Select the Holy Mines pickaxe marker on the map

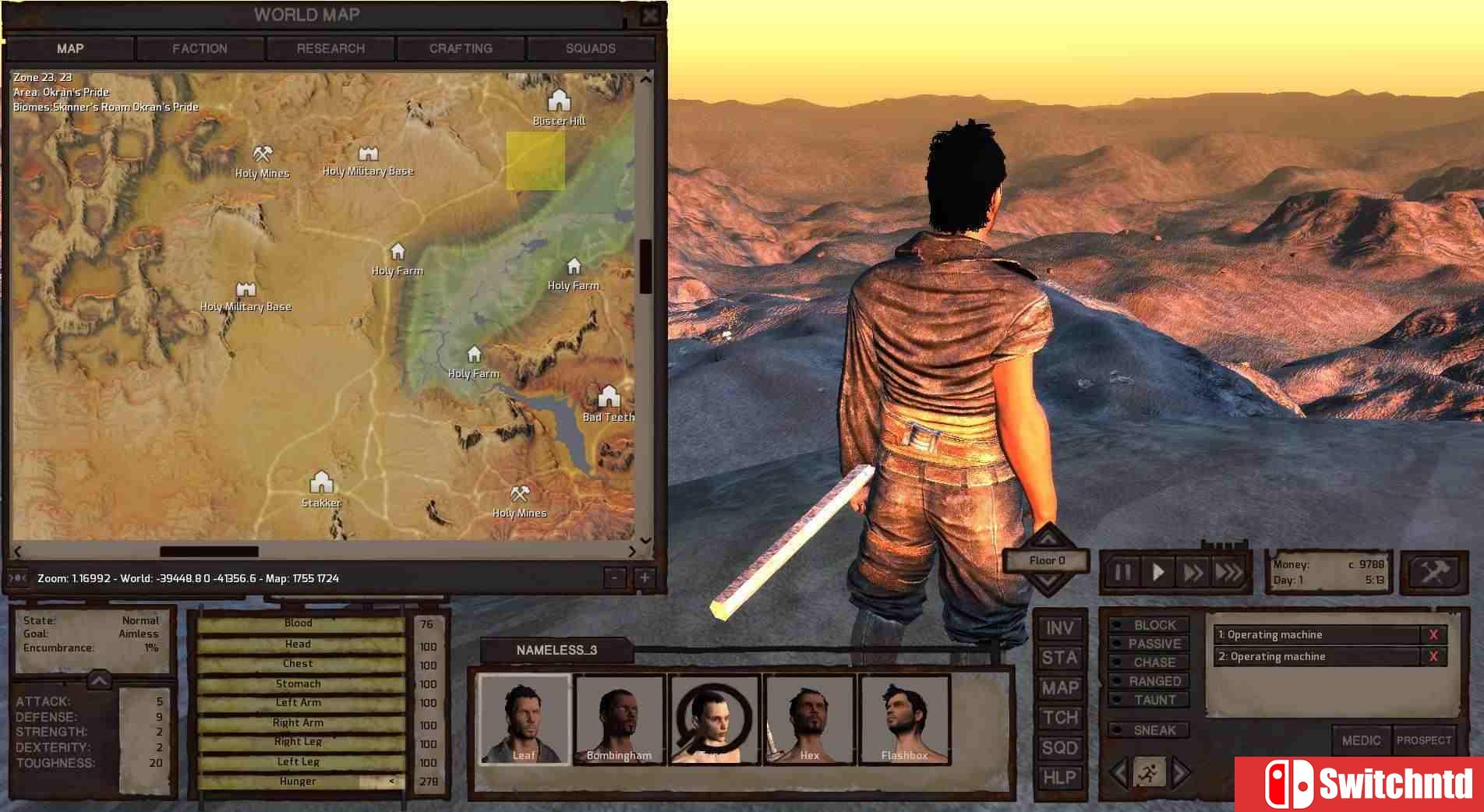click(x=261, y=154)
